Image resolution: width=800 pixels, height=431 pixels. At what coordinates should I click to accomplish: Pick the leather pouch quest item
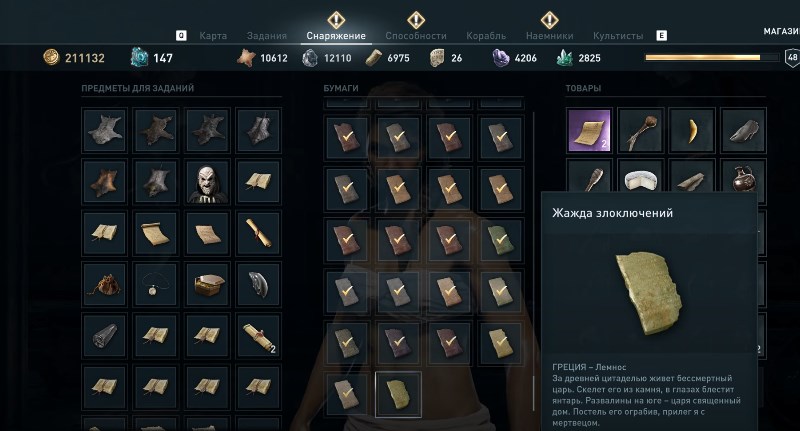point(104,286)
